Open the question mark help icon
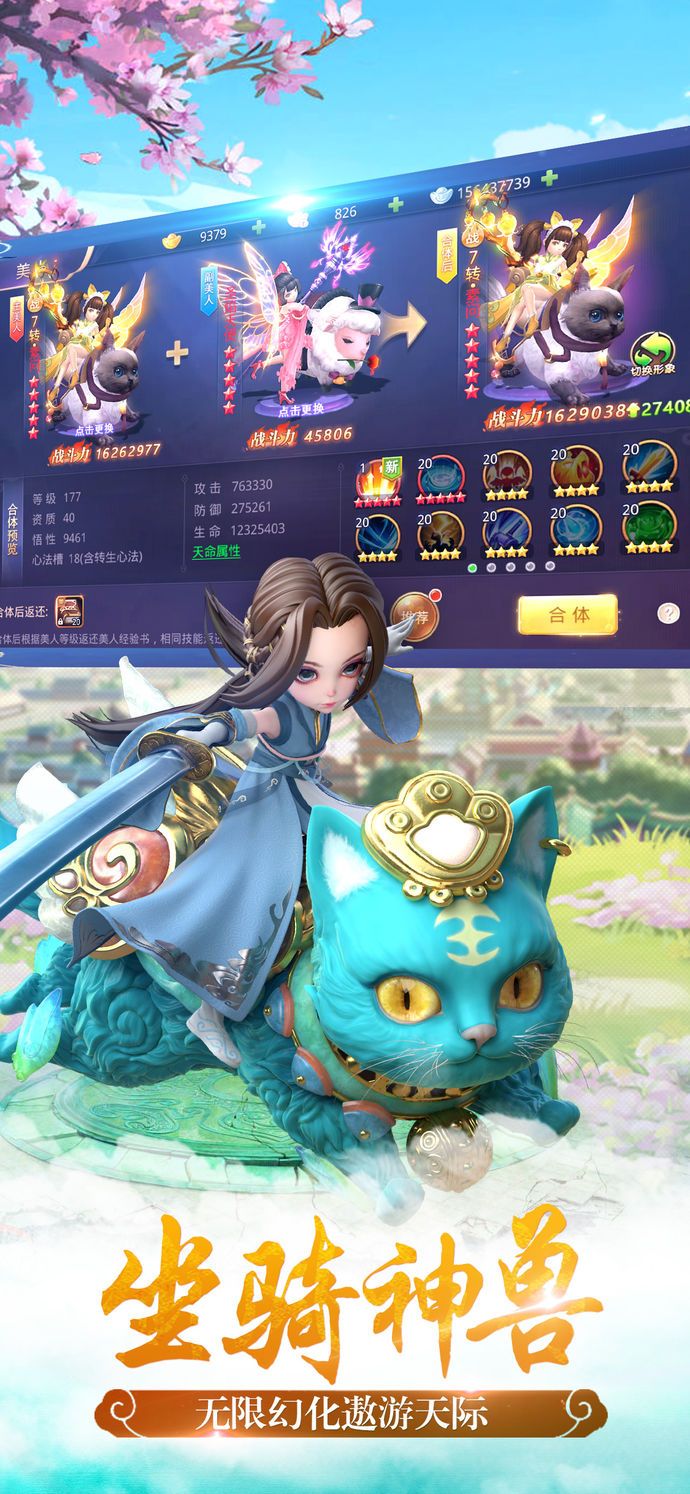690x1494 pixels. point(668,613)
